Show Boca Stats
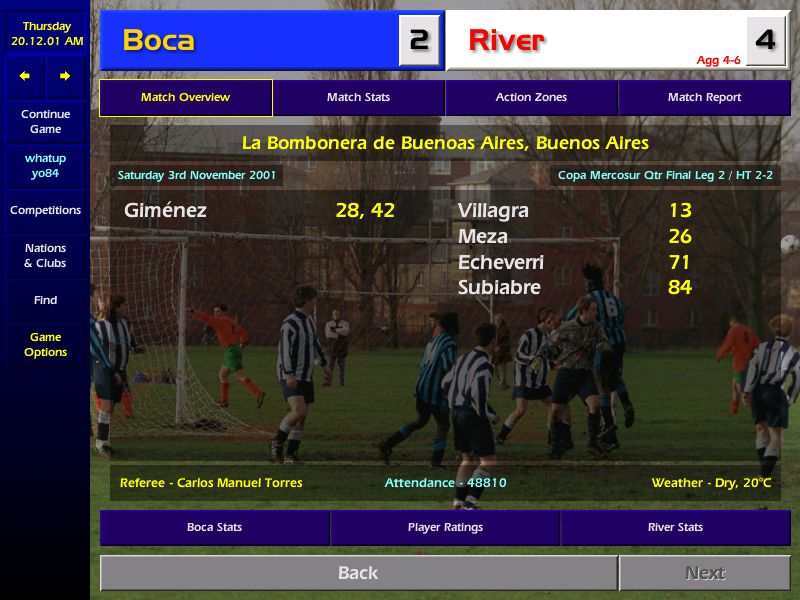This screenshot has height=600, width=800. (214, 527)
